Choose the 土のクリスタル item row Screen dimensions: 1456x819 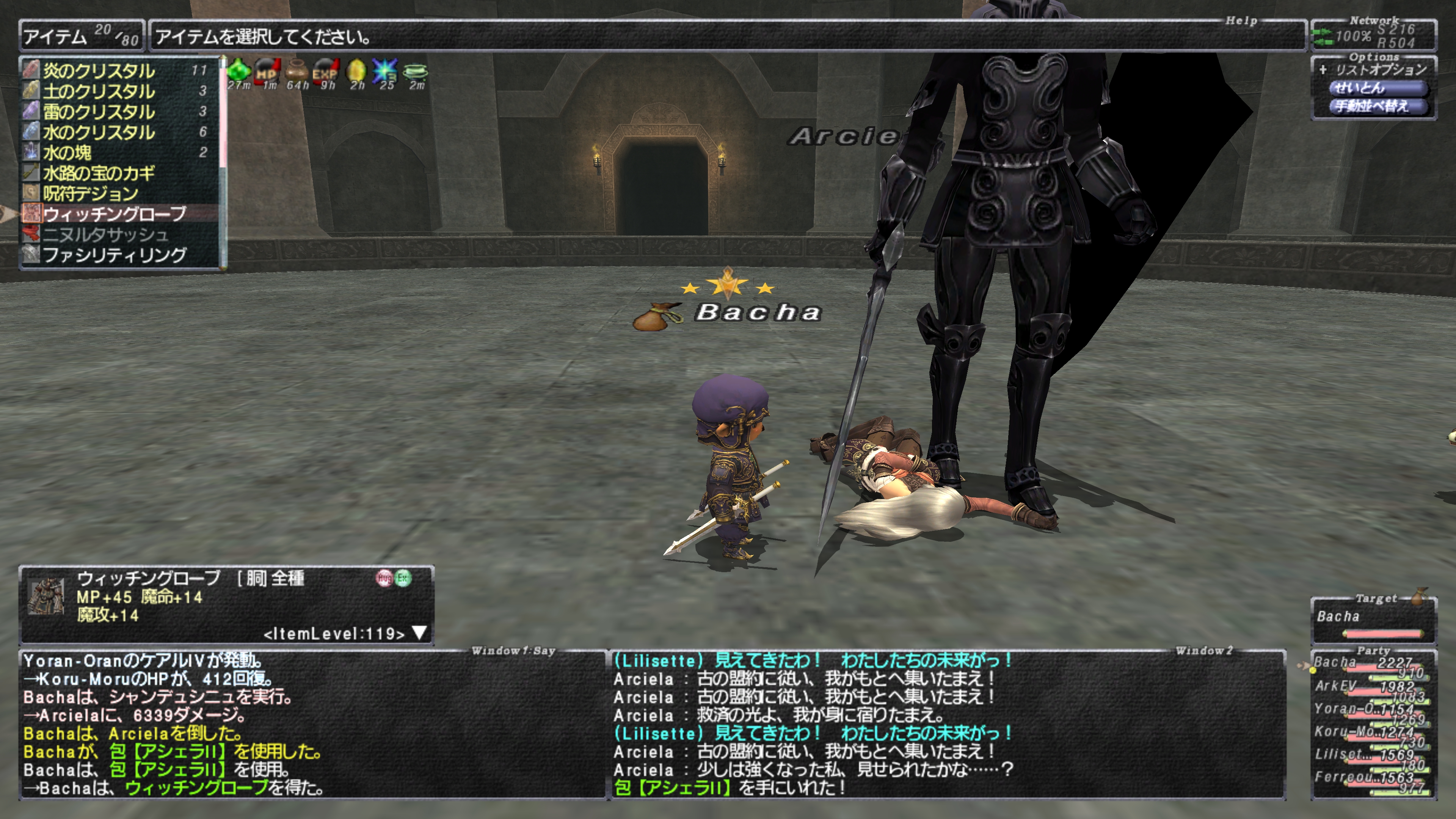[x=99, y=91]
